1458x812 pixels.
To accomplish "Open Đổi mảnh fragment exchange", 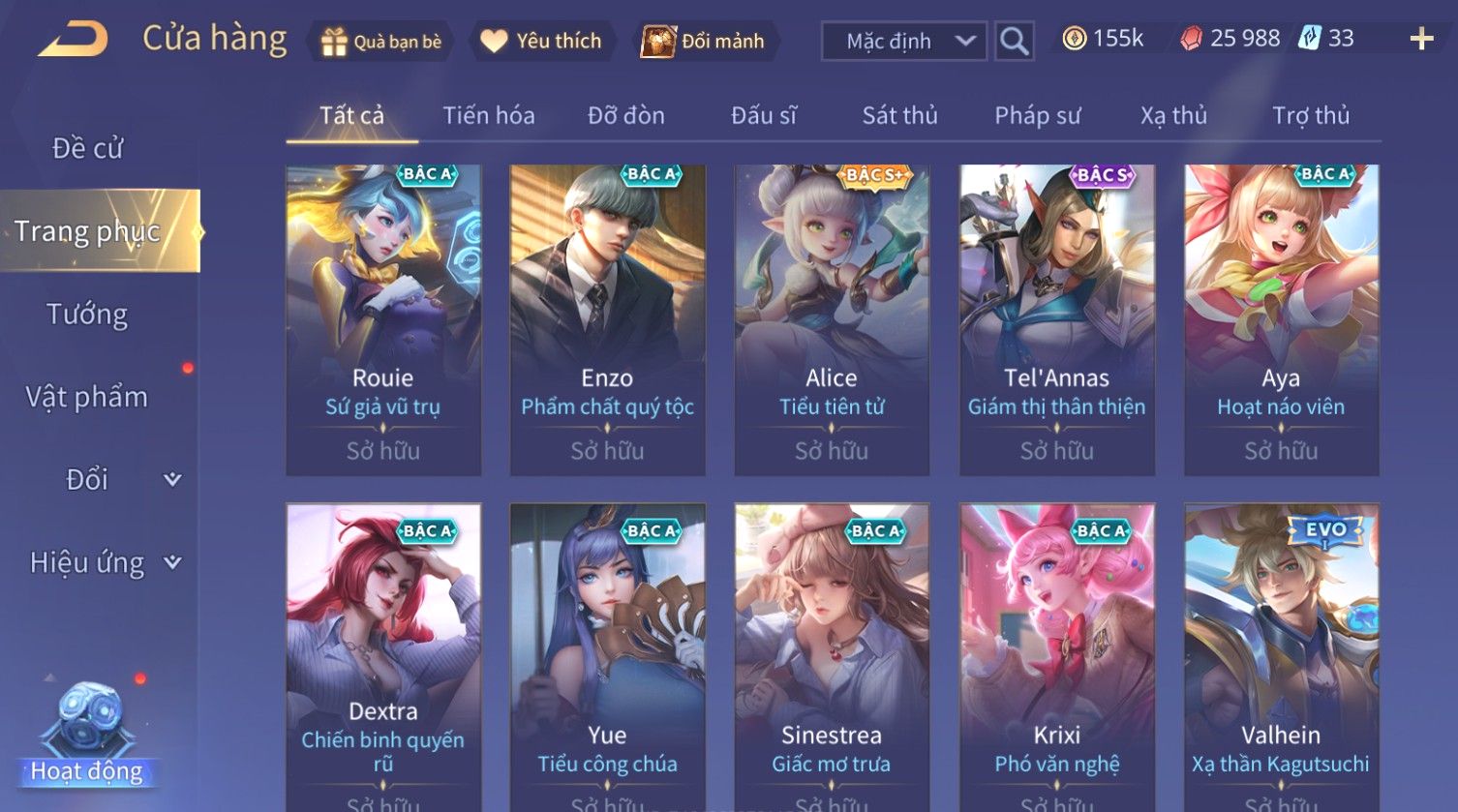I will 704,42.
